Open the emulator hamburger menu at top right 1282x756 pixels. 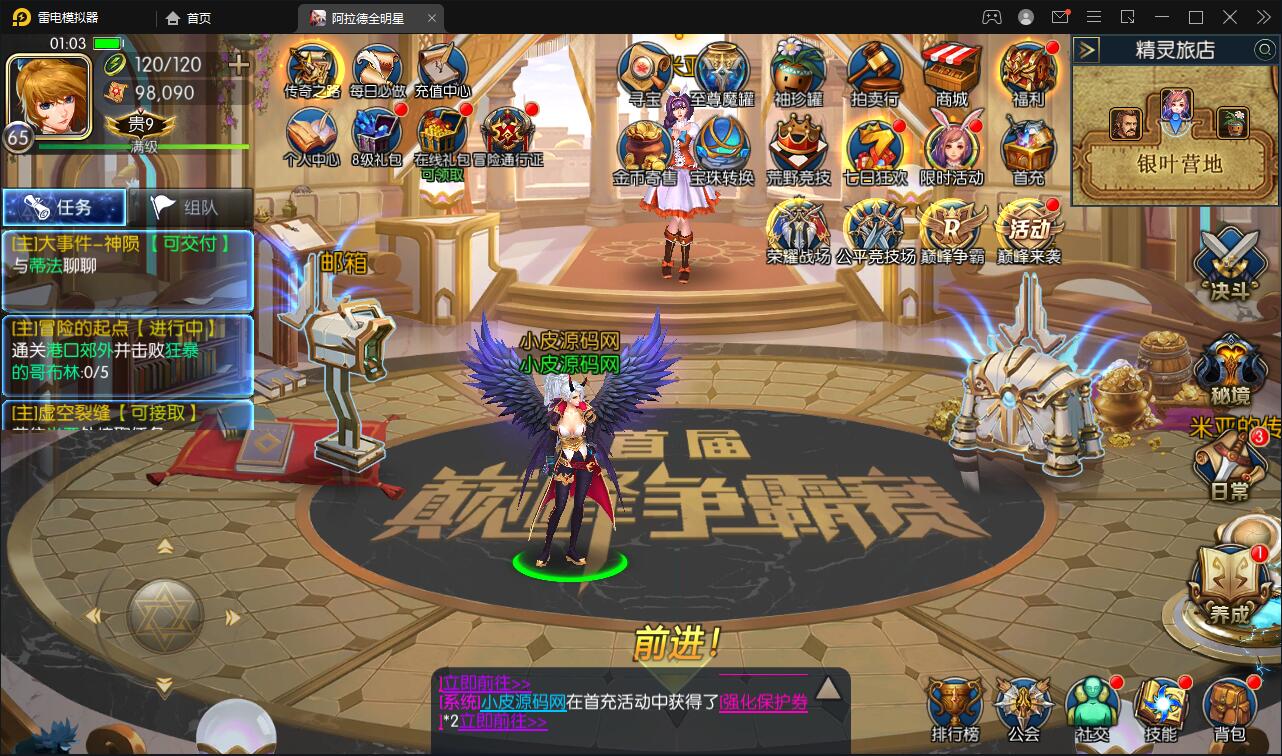[x=1093, y=16]
